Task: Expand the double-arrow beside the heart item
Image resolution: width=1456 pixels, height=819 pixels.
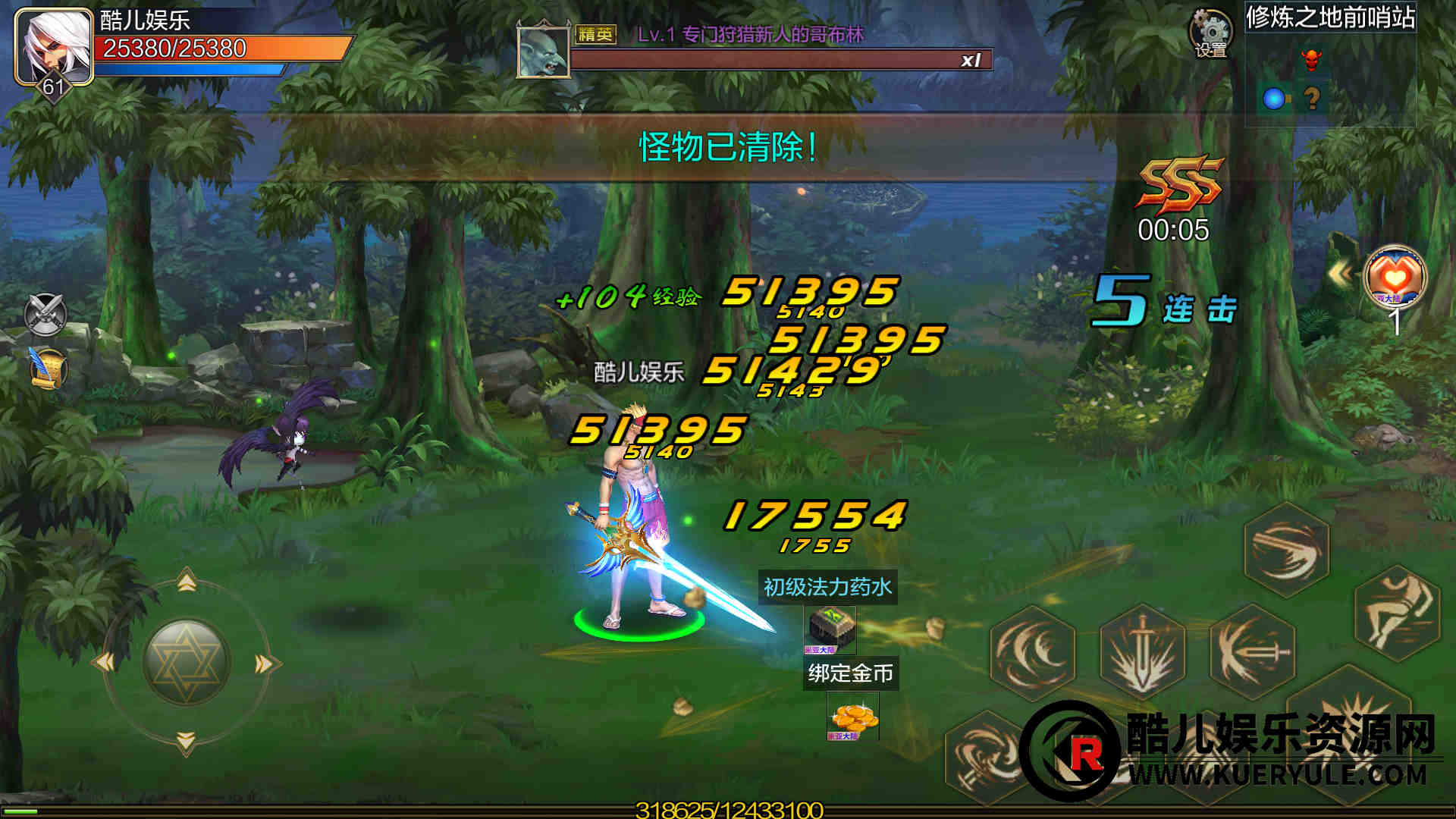Action: pos(1340,274)
